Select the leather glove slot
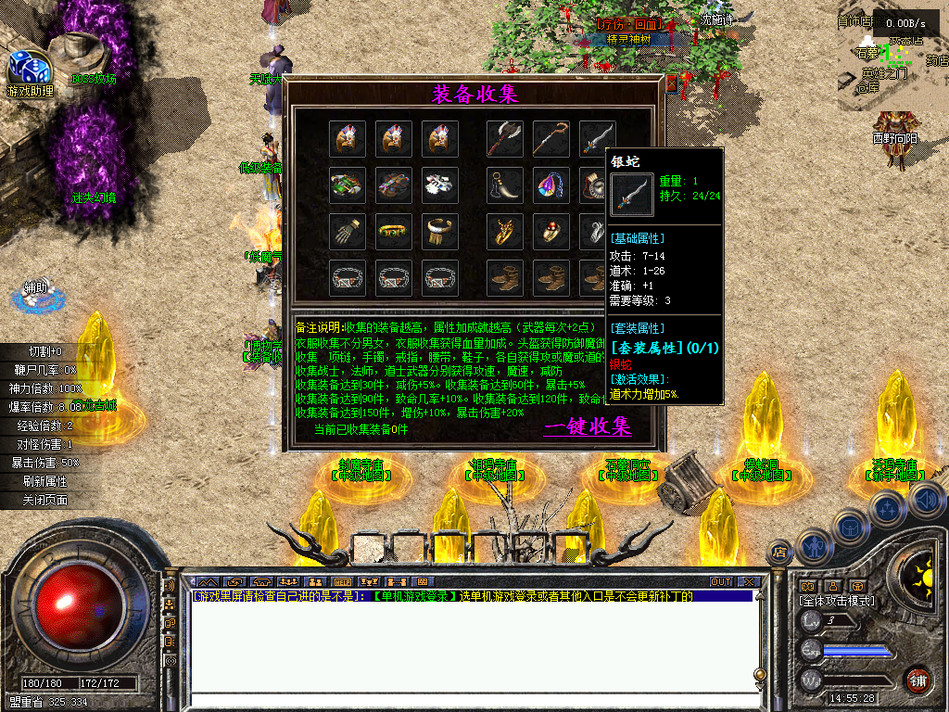This screenshot has height=712, width=949. [x=348, y=231]
